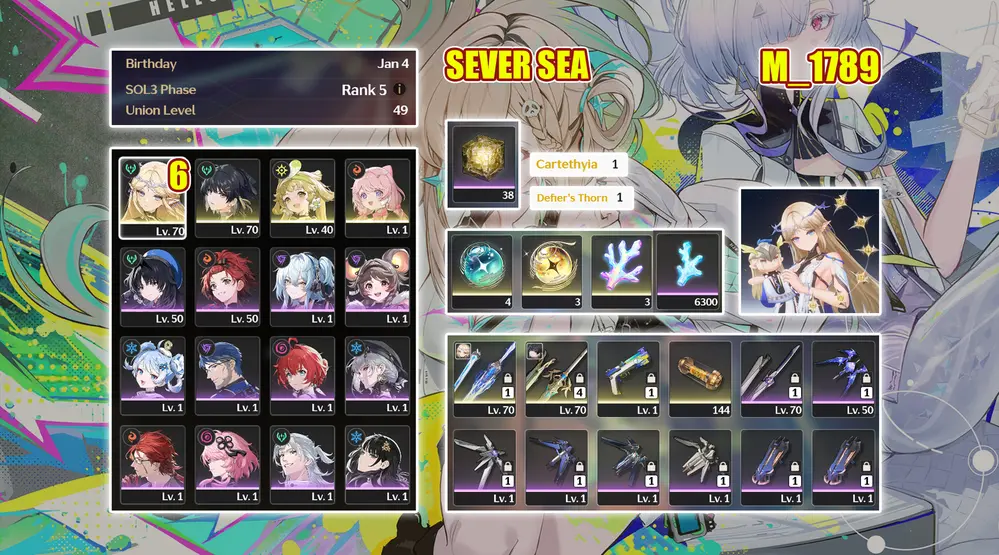Pick the iridescent coral item showing 3
The width and height of the screenshot is (999, 555).
tap(620, 270)
